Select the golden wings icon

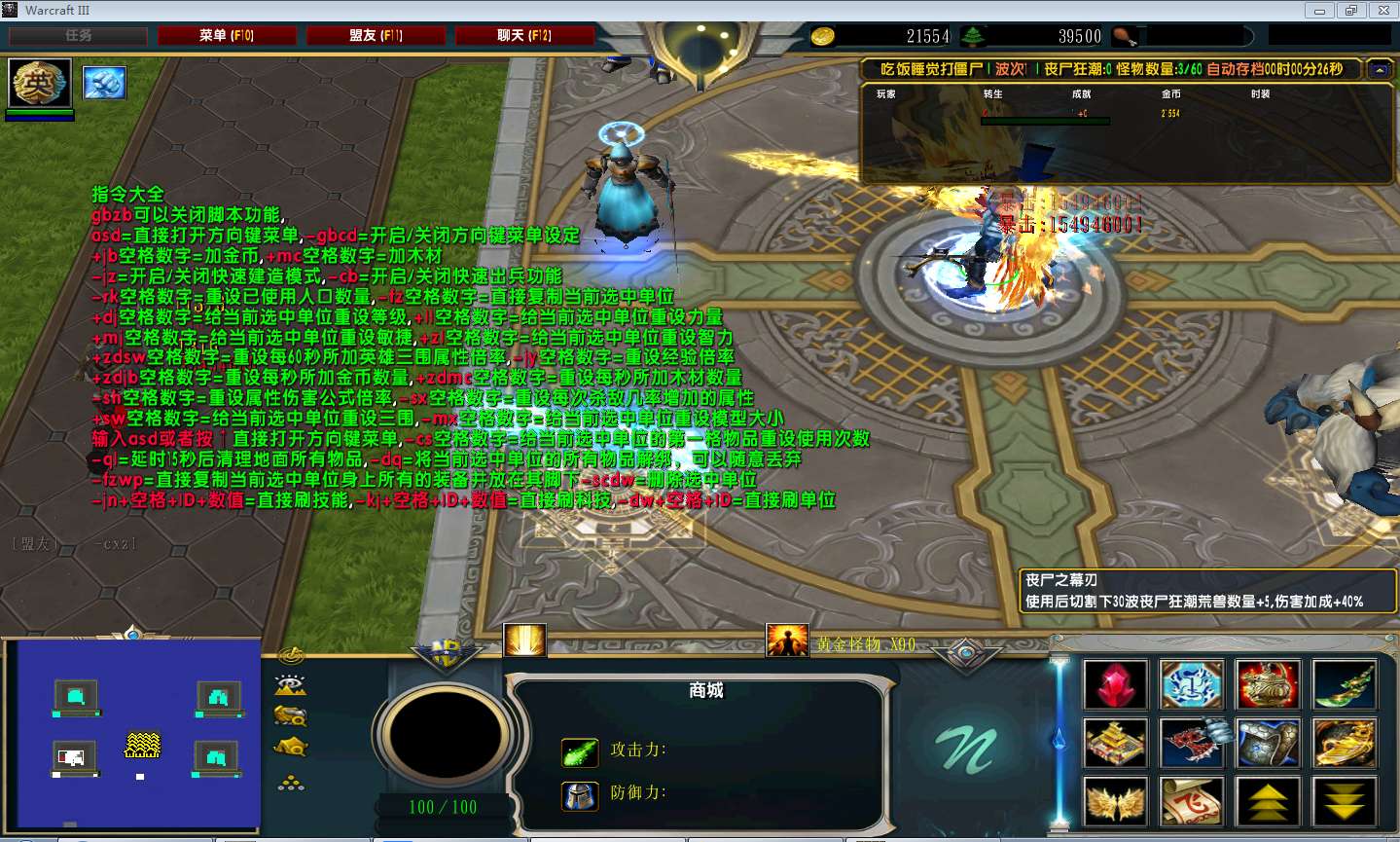pyautogui.click(x=1115, y=802)
